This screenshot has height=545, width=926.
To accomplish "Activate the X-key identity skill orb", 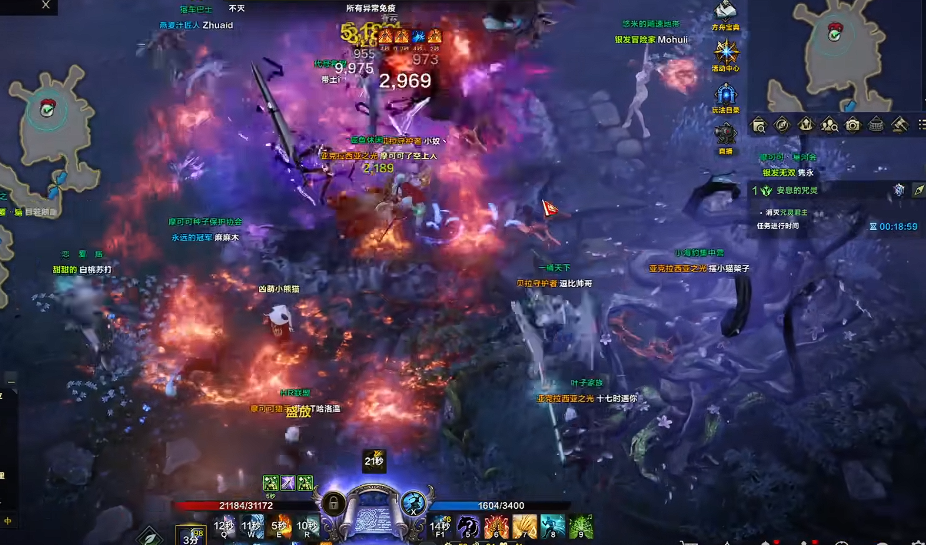I will pos(415,503).
